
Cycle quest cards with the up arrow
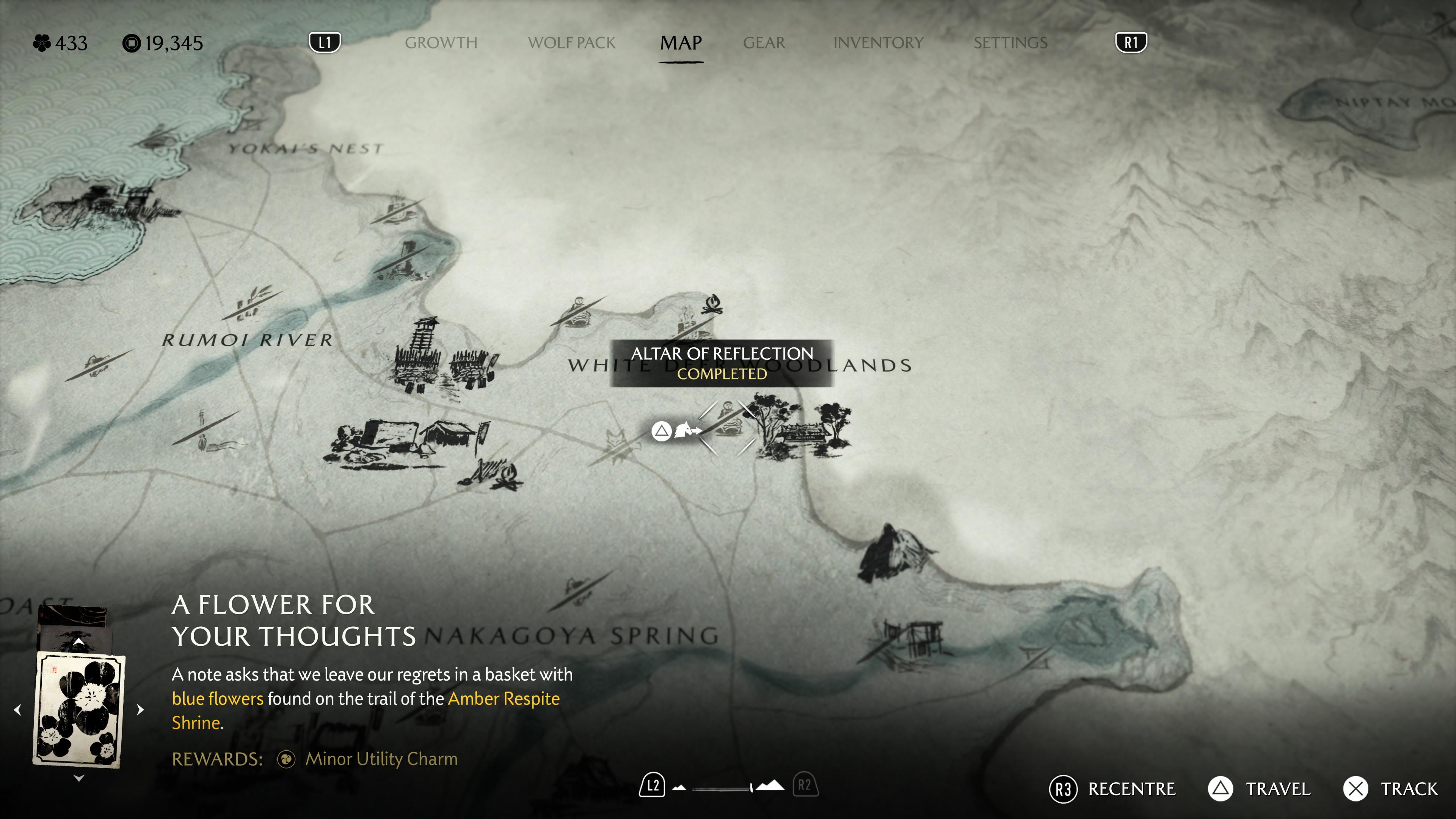79,642
